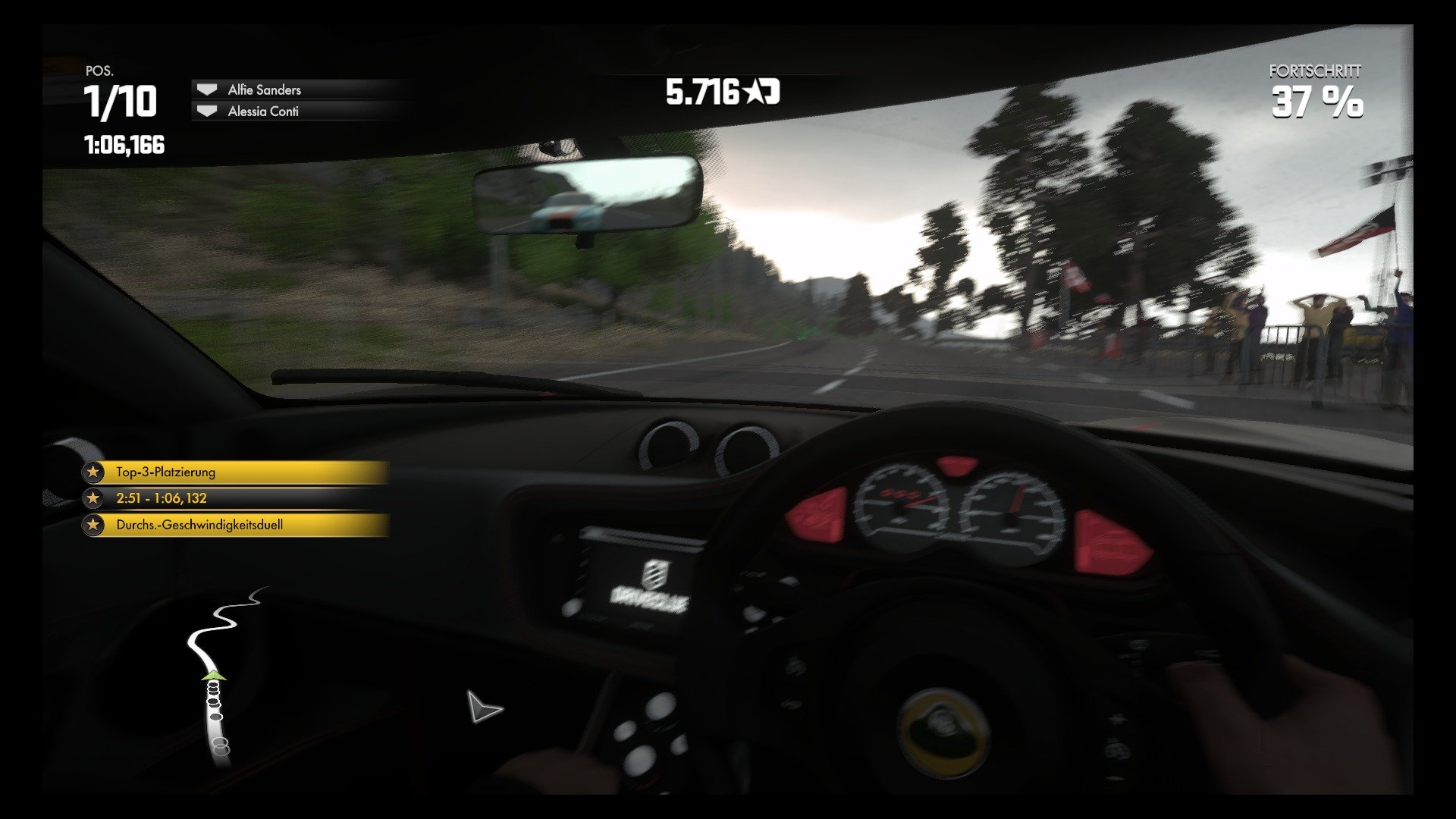This screenshot has height=819, width=1456.
Task: Select the POS. 1/10 position indicator
Action: (x=121, y=97)
